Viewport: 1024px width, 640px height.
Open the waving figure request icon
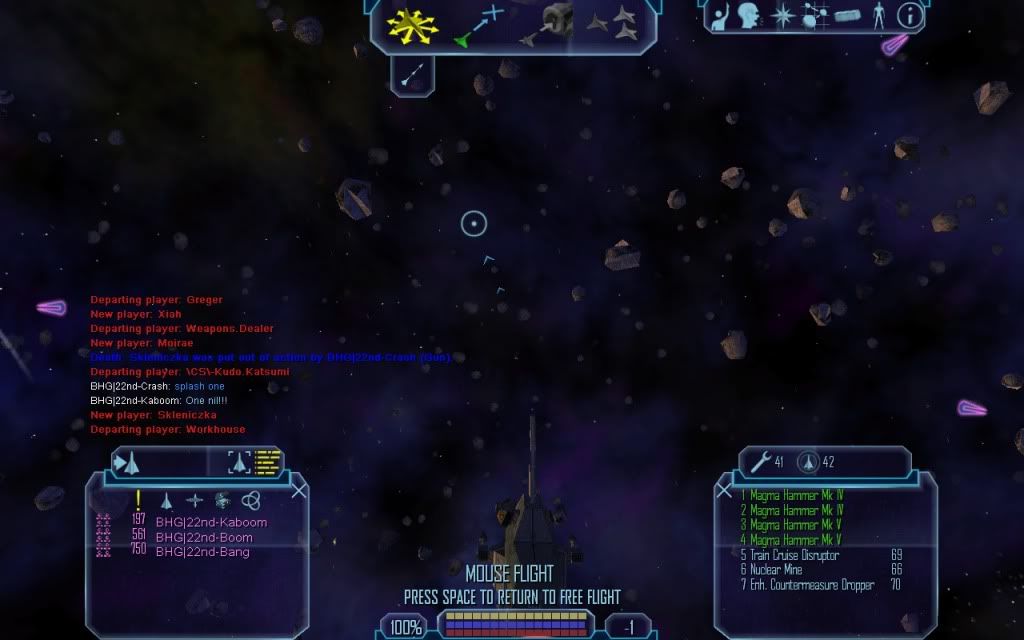click(722, 15)
